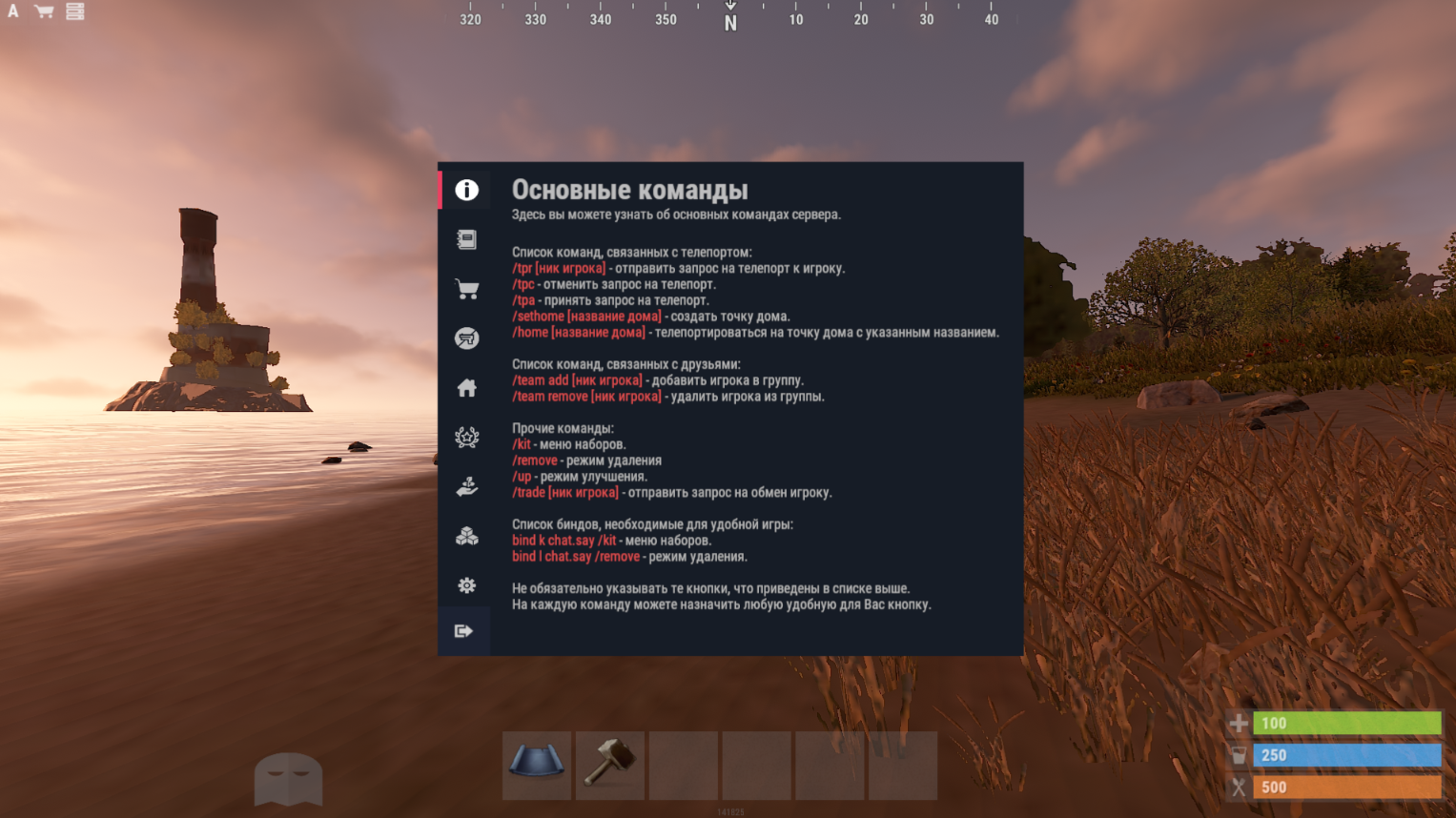
Task: Switch to the house icon tab
Action: 466,388
